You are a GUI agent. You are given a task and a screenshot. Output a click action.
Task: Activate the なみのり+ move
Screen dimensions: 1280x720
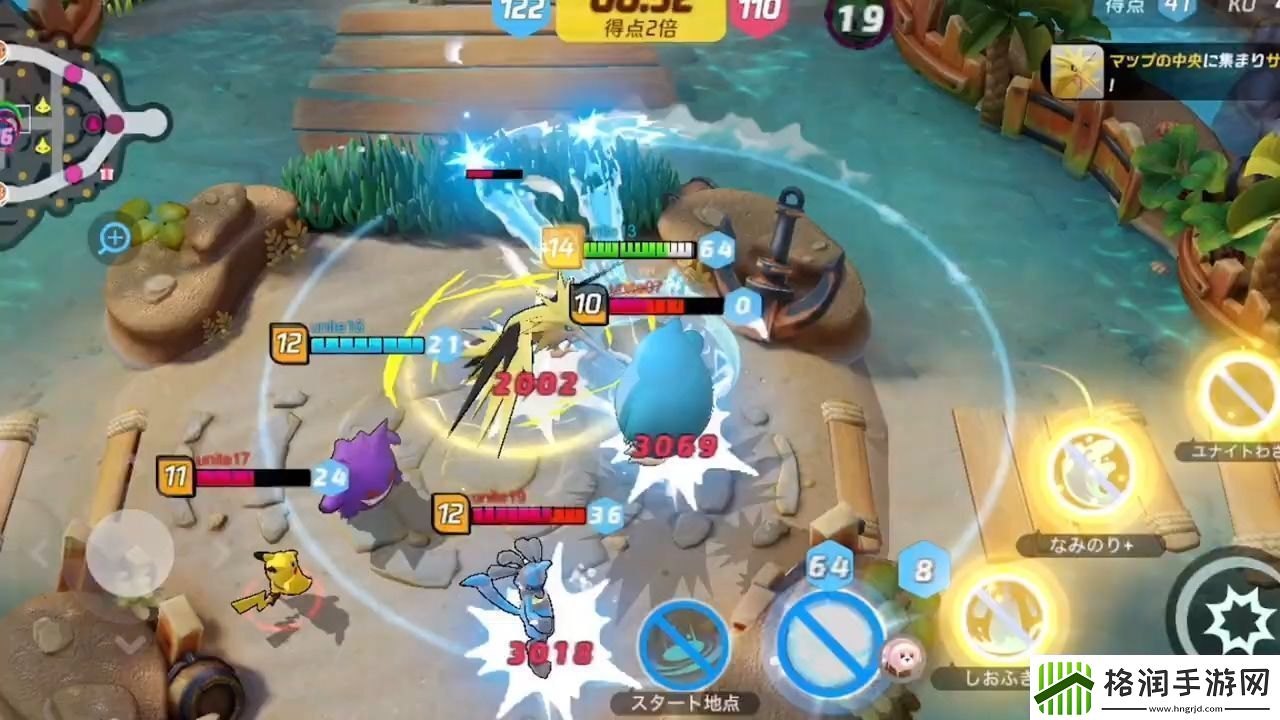(1092, 472)
